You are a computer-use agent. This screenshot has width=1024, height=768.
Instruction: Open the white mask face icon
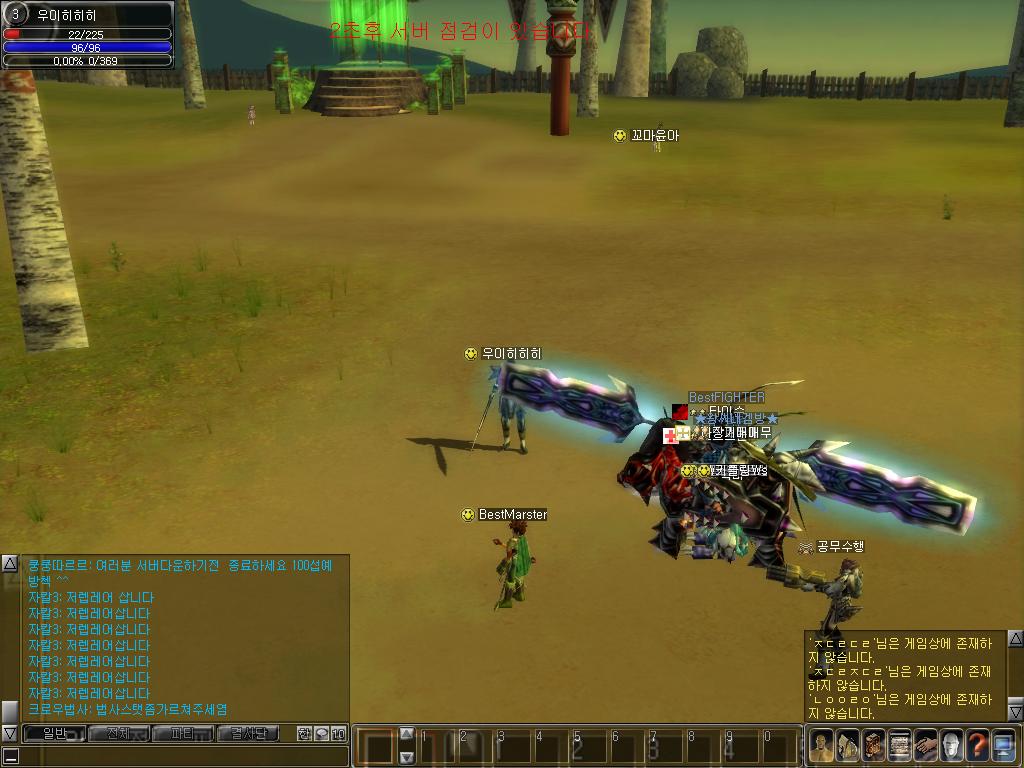coord(952,746)
